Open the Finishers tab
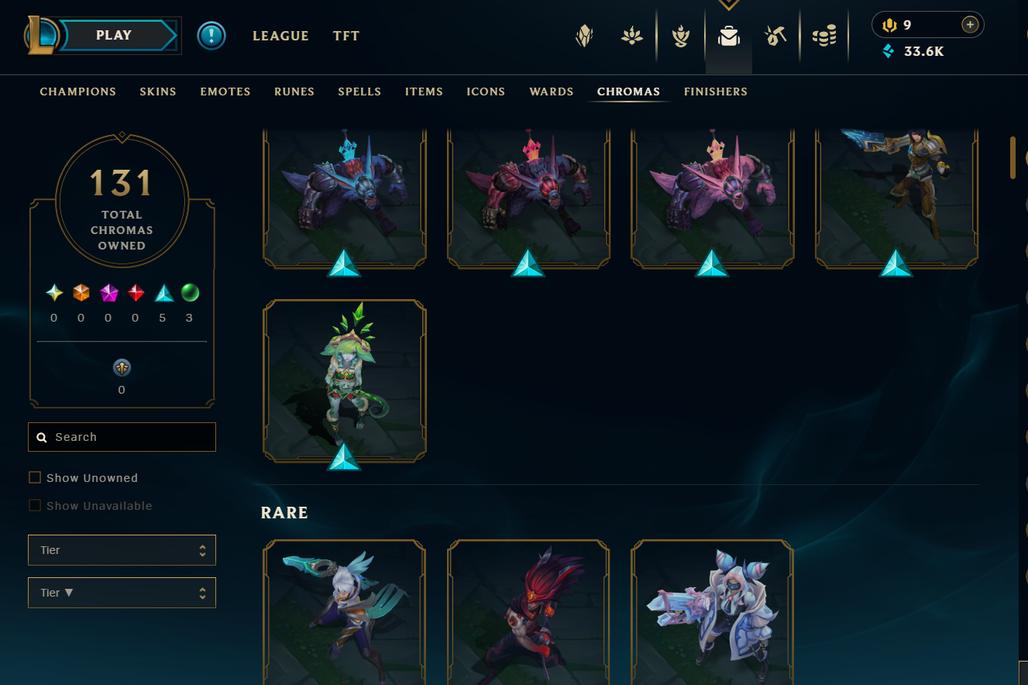 click(715, 92)
